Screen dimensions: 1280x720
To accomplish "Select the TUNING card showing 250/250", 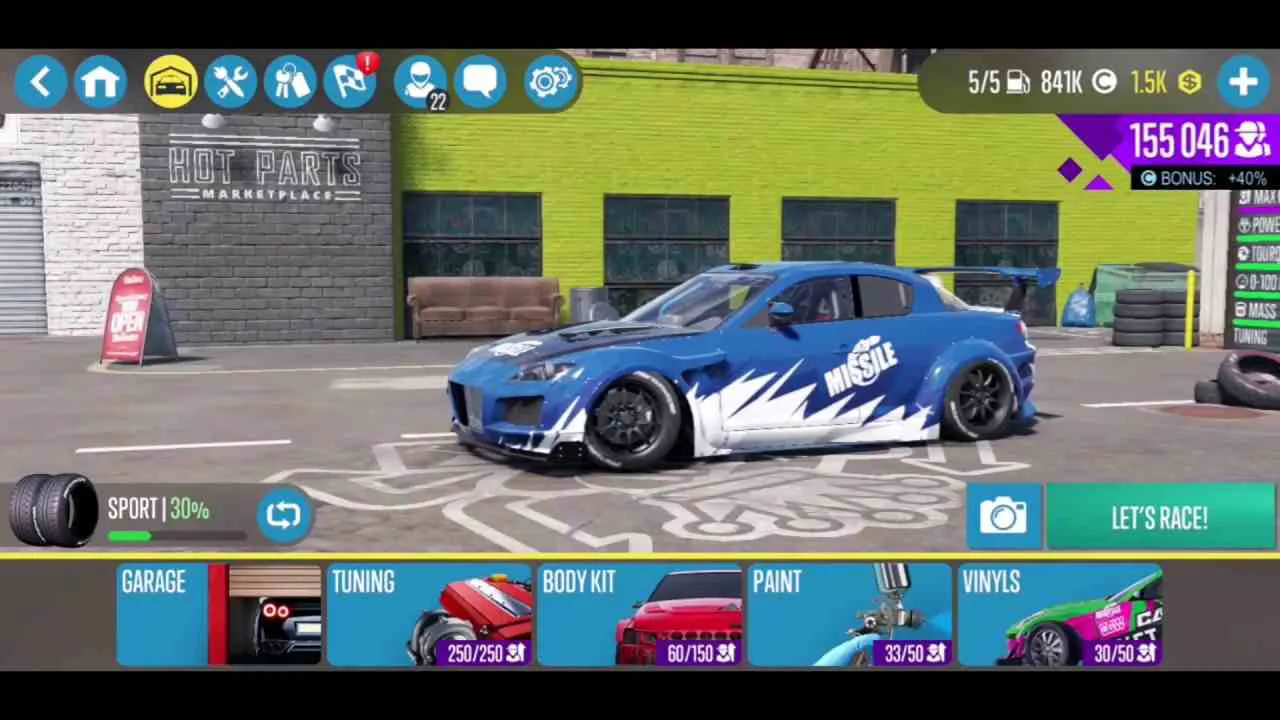I will pos(430,613).
